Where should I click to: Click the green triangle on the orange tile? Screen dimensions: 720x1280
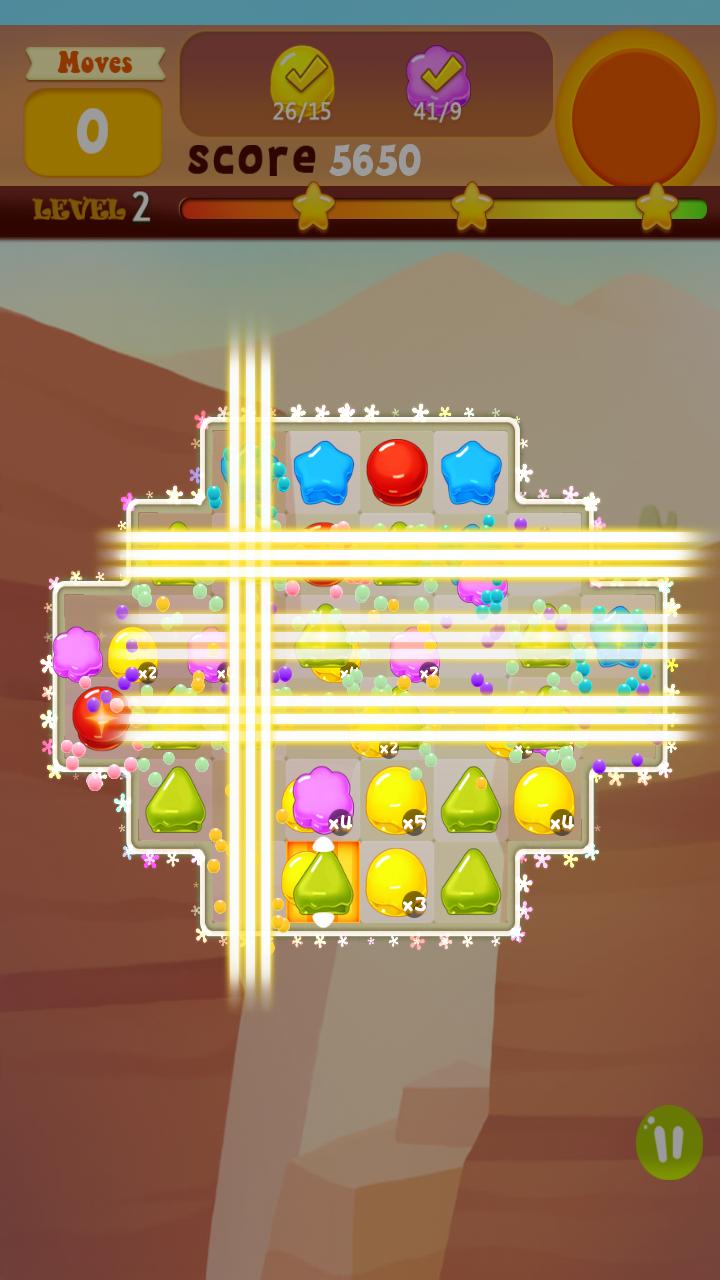tap(322, 881)
